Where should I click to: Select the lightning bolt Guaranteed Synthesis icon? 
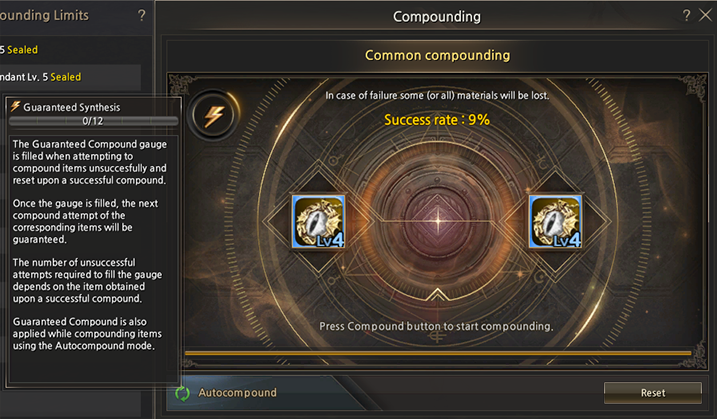point(213,116)
